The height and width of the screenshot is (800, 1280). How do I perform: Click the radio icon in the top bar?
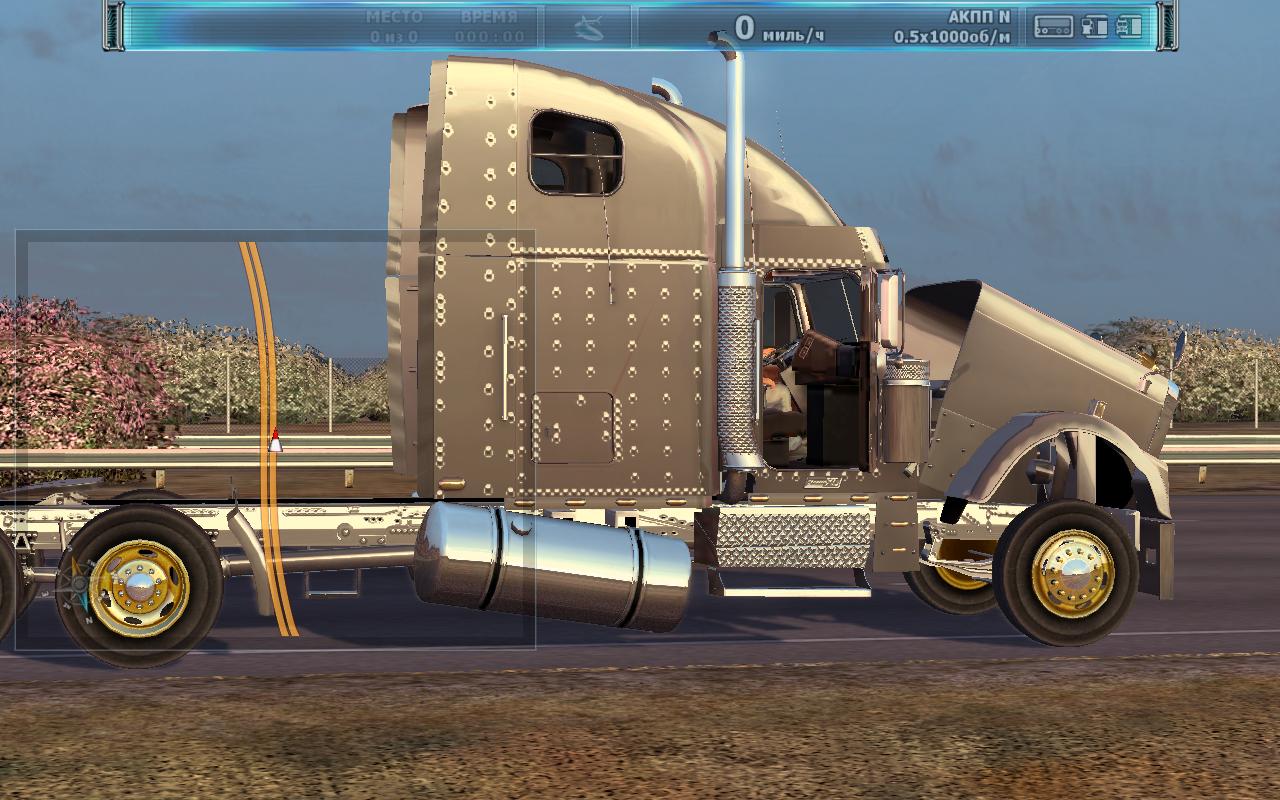click(x=1053, y=27)
